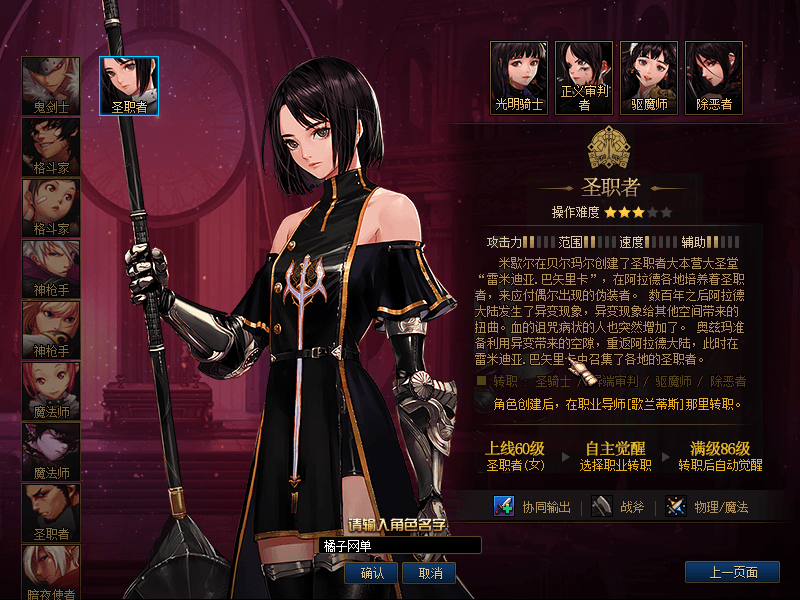Click the 物理/魔法 damage type icon

coord(678,506)
